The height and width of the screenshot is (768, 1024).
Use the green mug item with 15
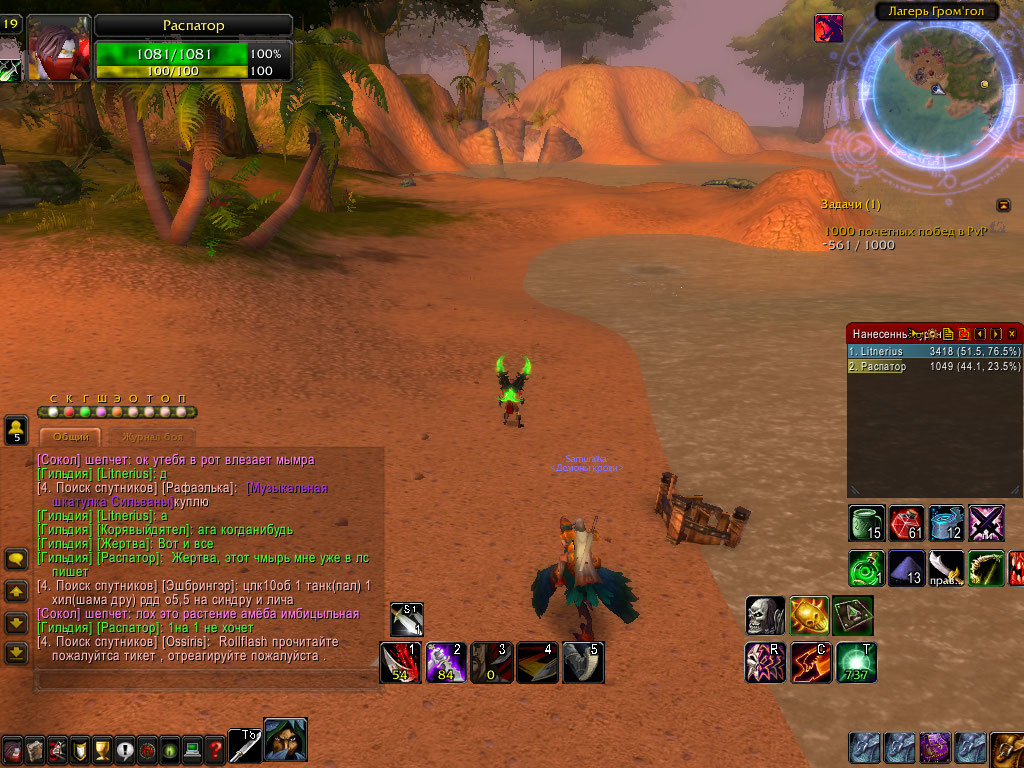tap(866, 523)
